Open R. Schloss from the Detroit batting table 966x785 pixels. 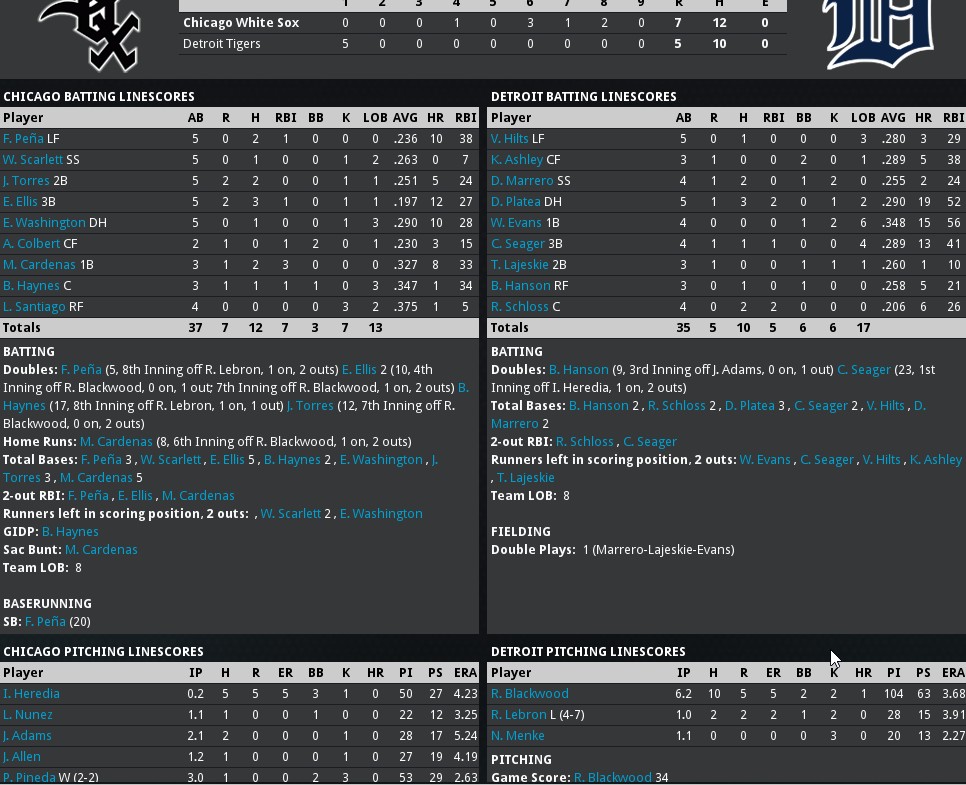click(x=520, y=306)
